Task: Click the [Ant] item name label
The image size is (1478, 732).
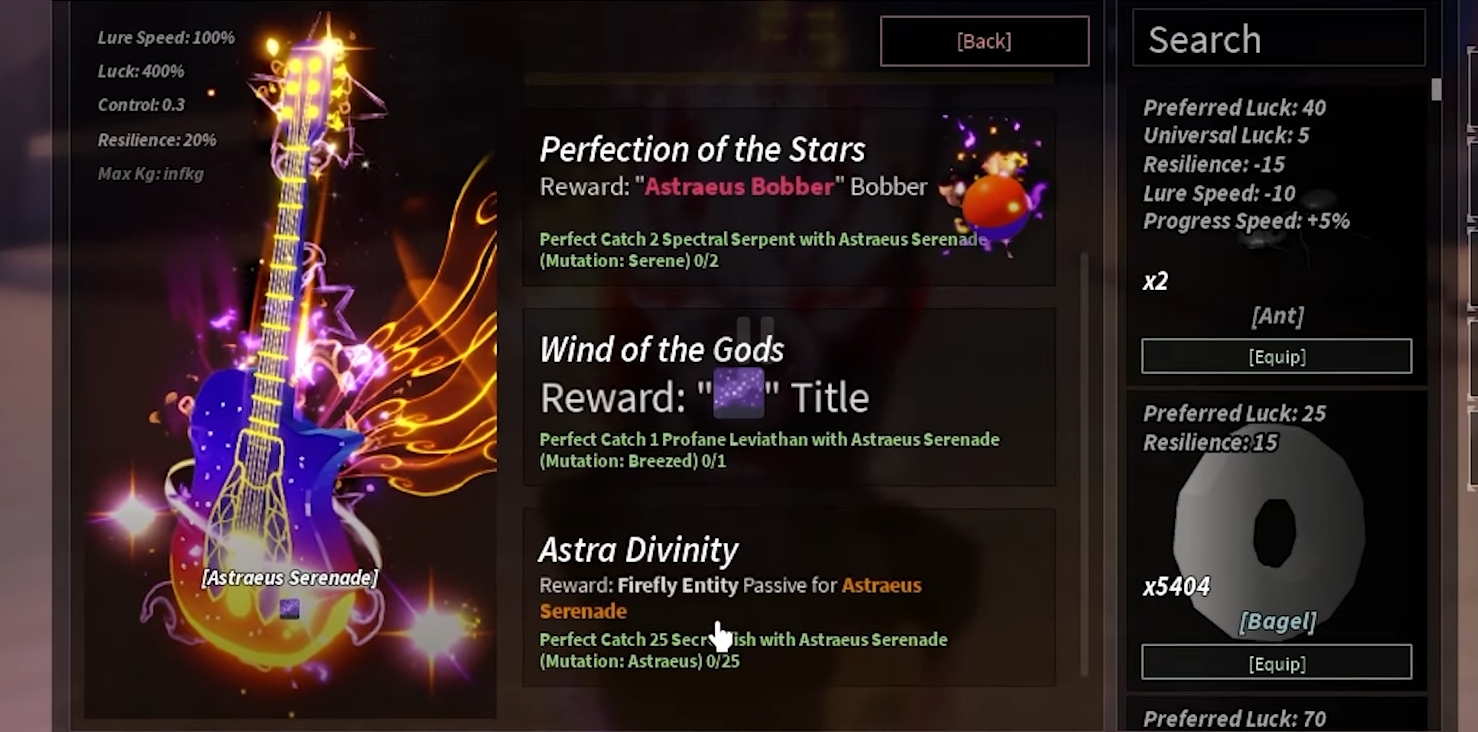Action: [1276, 316]
